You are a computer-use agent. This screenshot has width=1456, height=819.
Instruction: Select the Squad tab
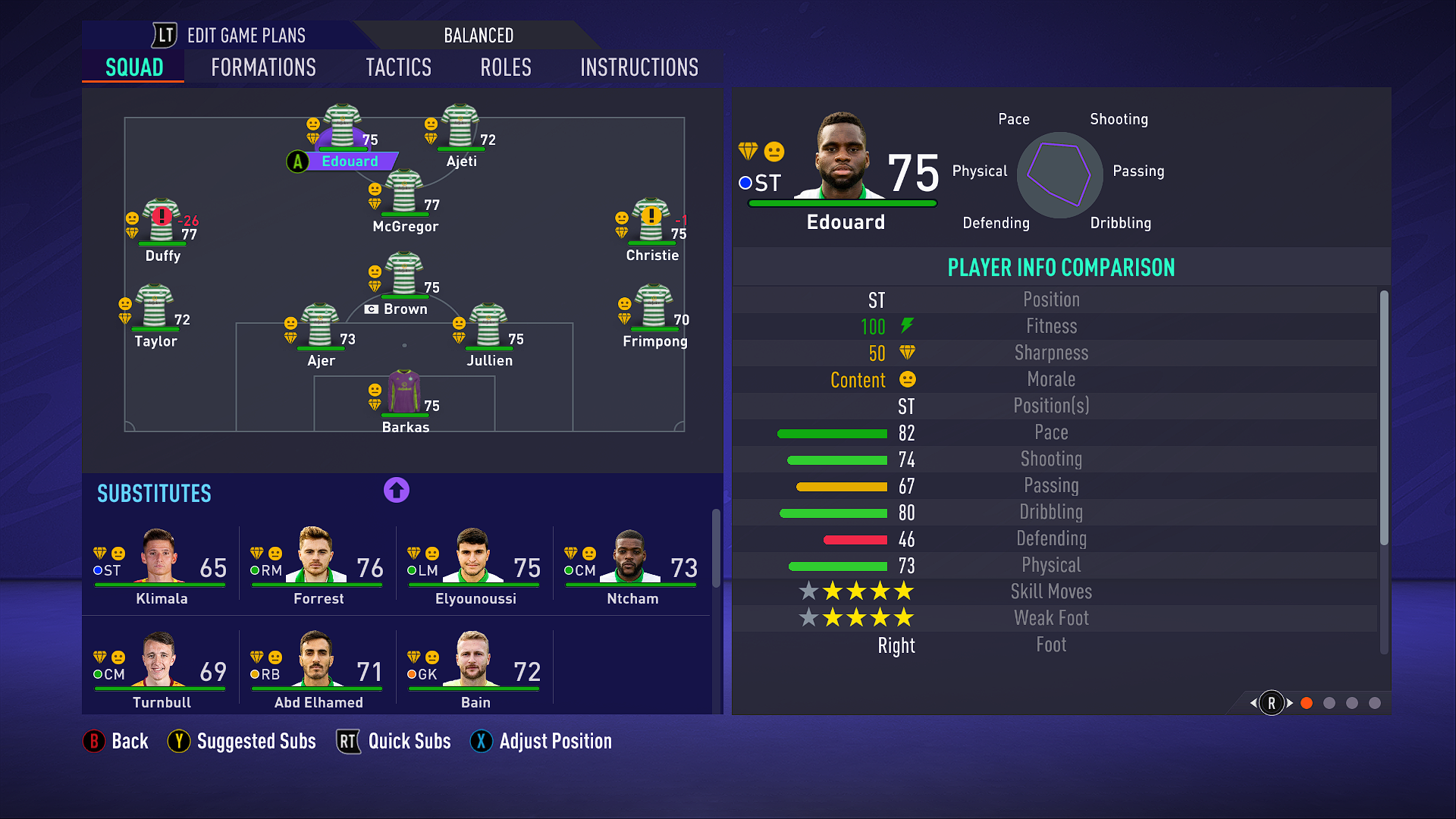pos(134,67)
